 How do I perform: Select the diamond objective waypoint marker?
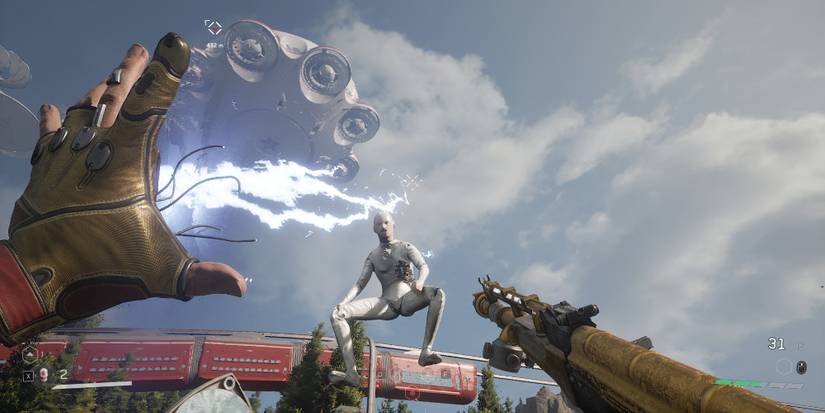pos(213,27)
